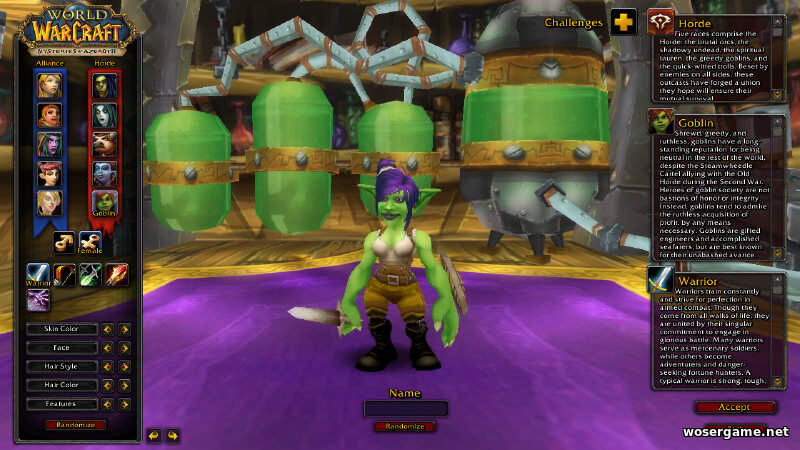Cycle to next Skin Color

coord(125,329)
